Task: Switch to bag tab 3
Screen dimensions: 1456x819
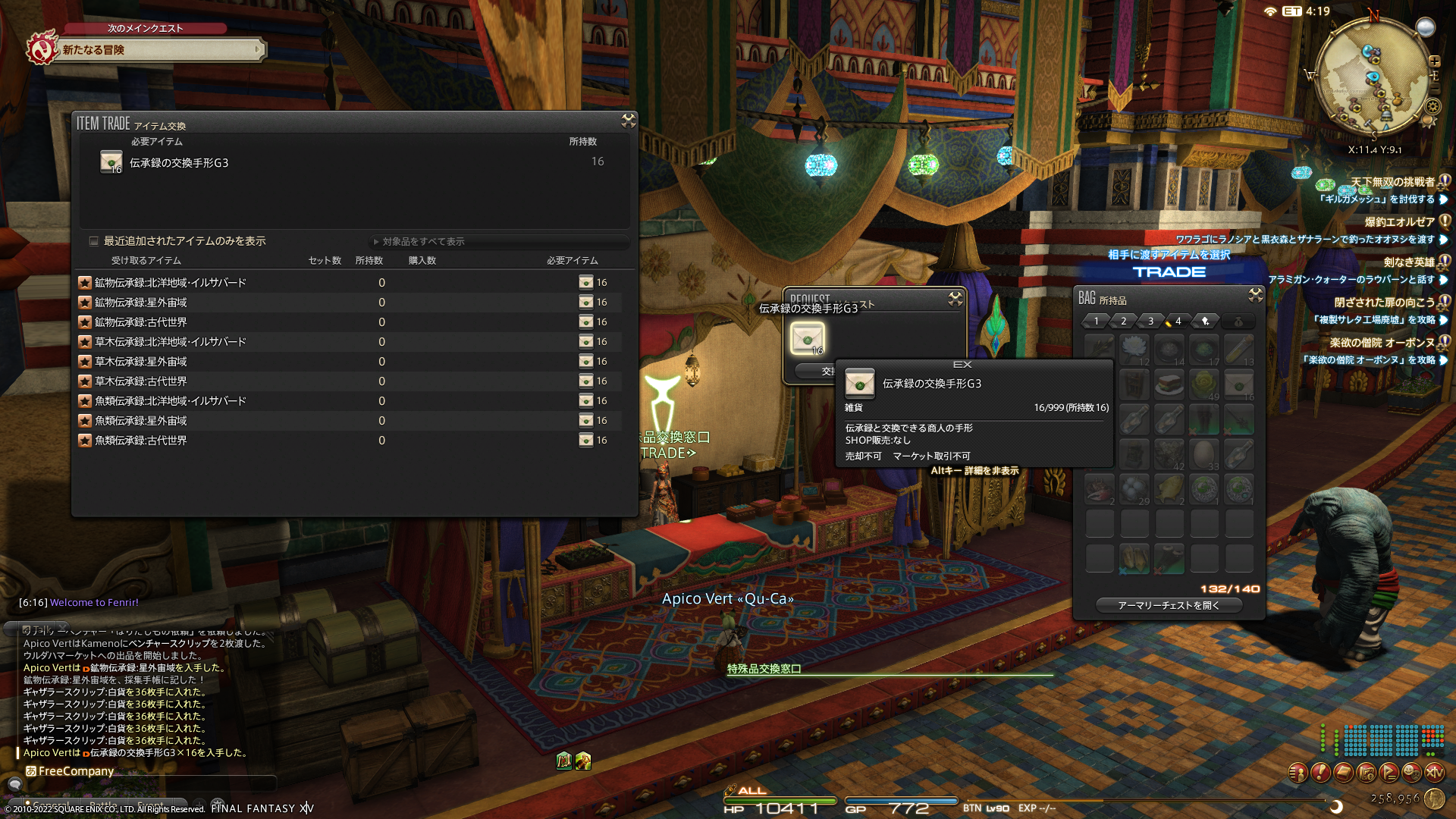Action: tap(1150, 322)
